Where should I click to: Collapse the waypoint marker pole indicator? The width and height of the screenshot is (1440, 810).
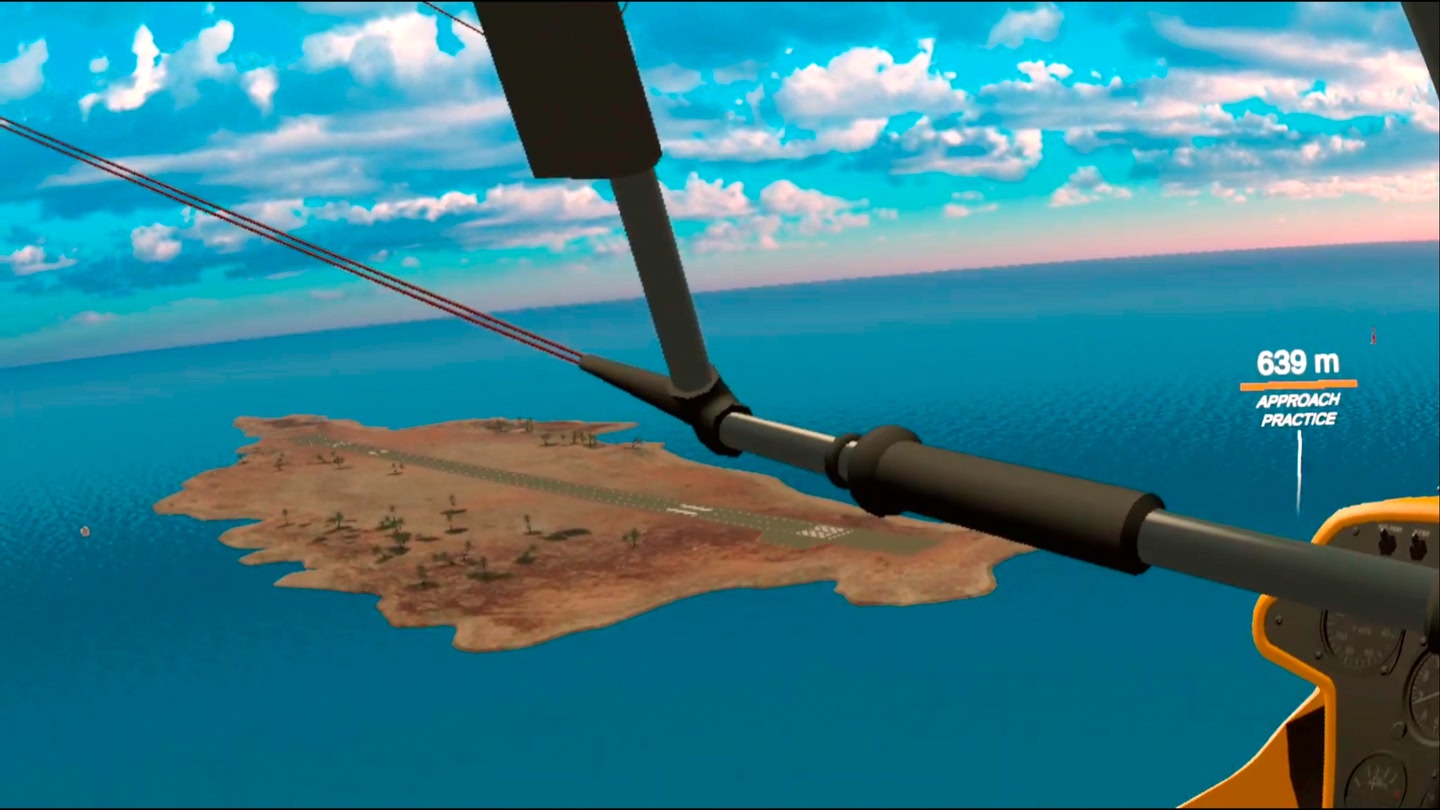tap(1297, 470)
